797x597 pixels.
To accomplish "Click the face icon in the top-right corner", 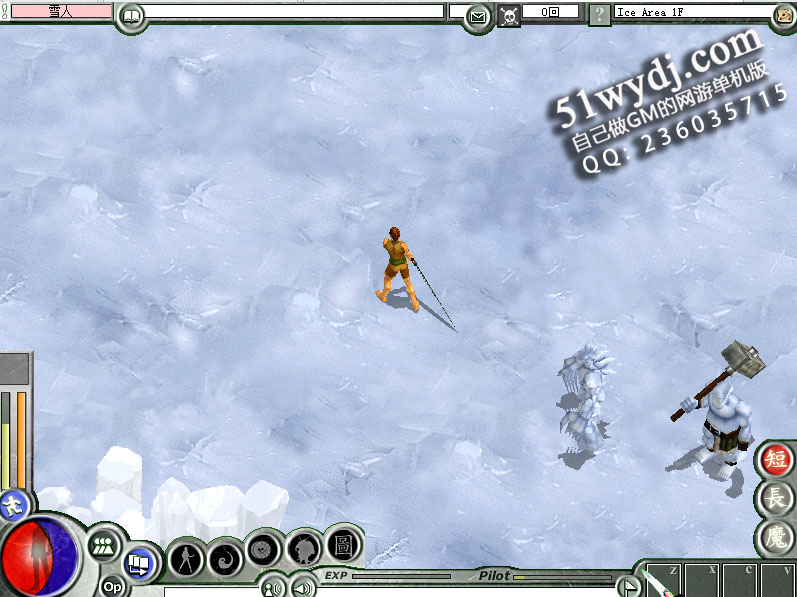I will click(x=784, y=15).
